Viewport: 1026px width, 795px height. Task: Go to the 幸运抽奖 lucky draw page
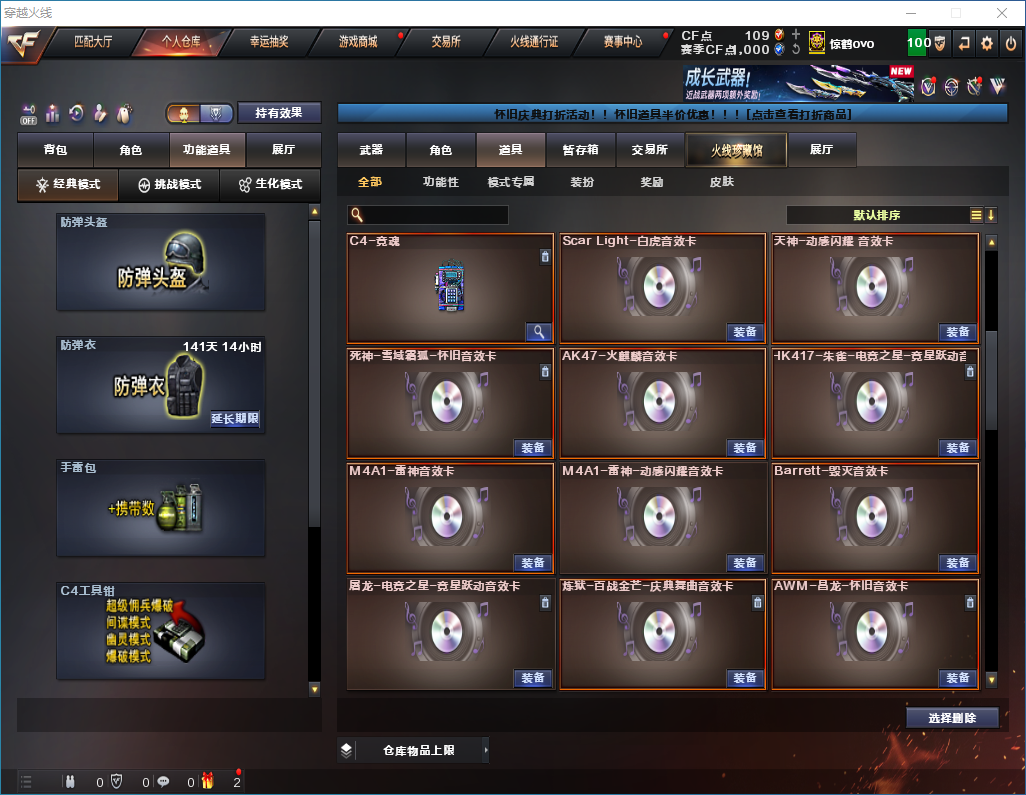(x=268, y=42)
